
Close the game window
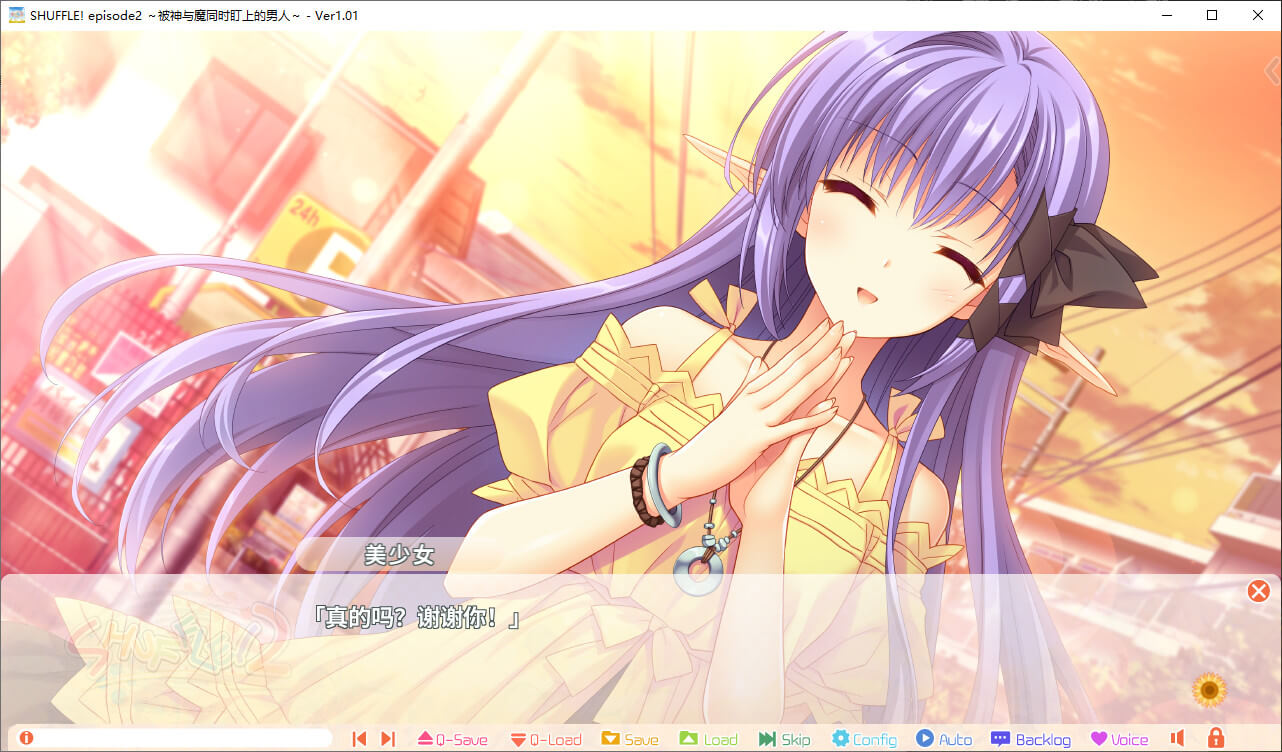click(x=1257, y=15)
